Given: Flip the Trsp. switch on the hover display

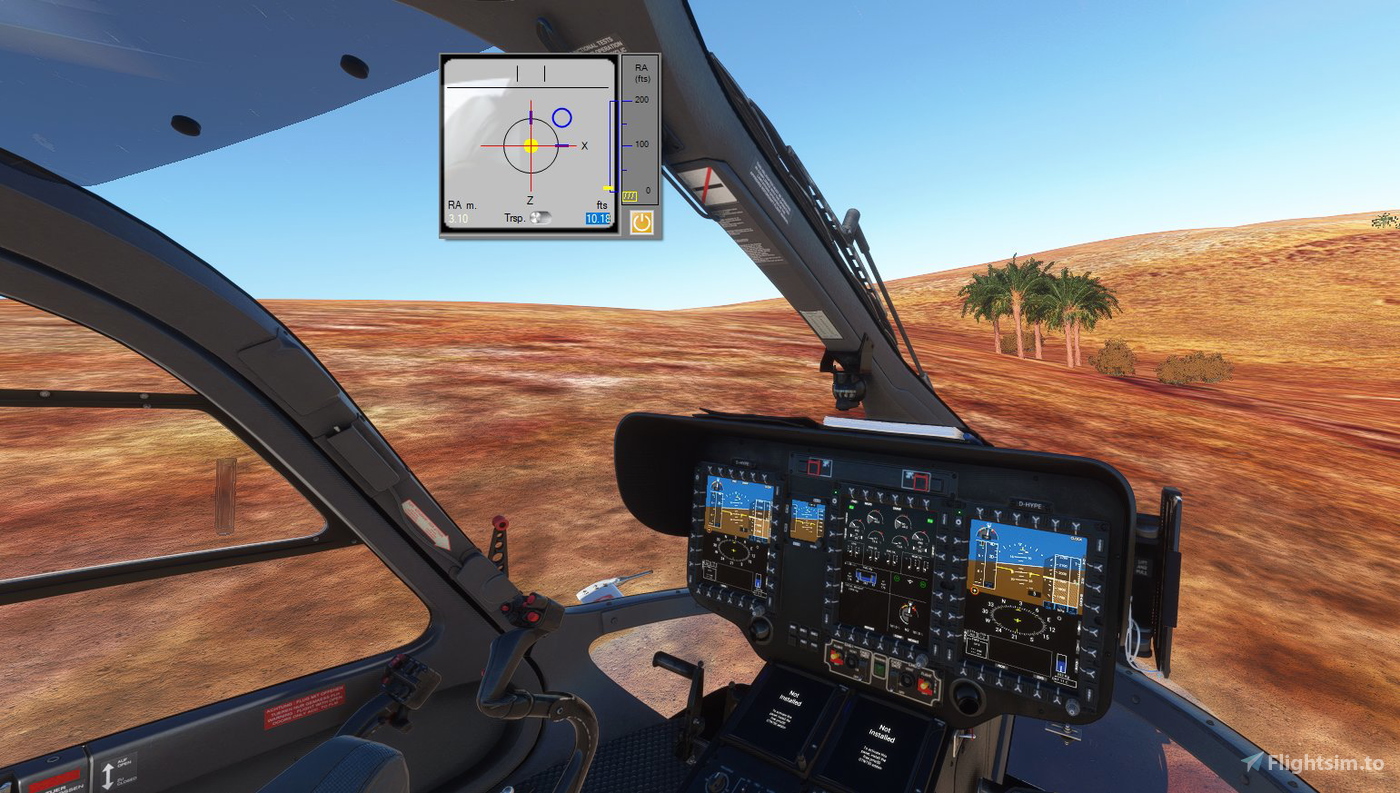Looking at the screenshot, I should 541,217.
